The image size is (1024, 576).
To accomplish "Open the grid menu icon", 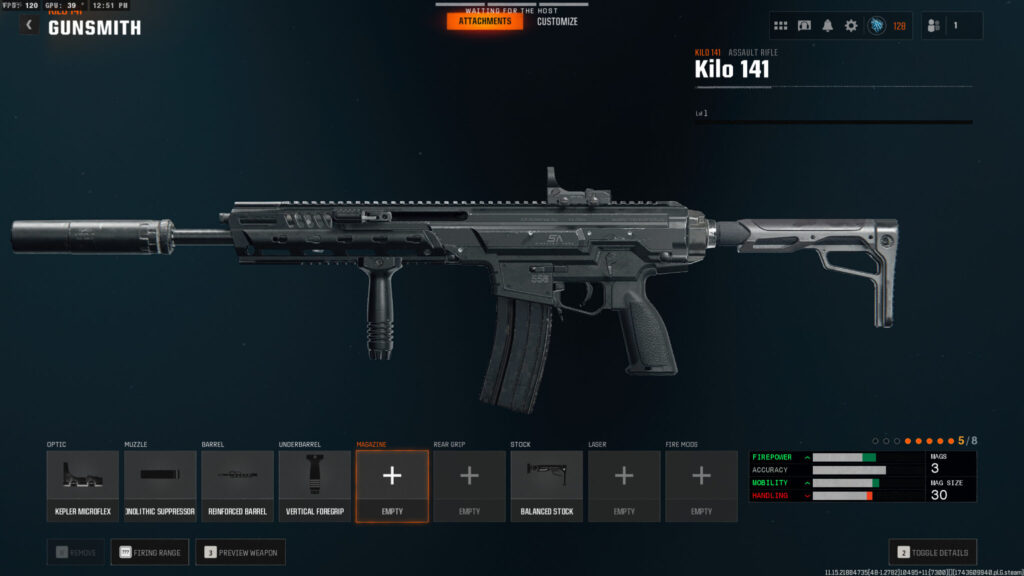I will pyautogui.click(x=781, y=26).
